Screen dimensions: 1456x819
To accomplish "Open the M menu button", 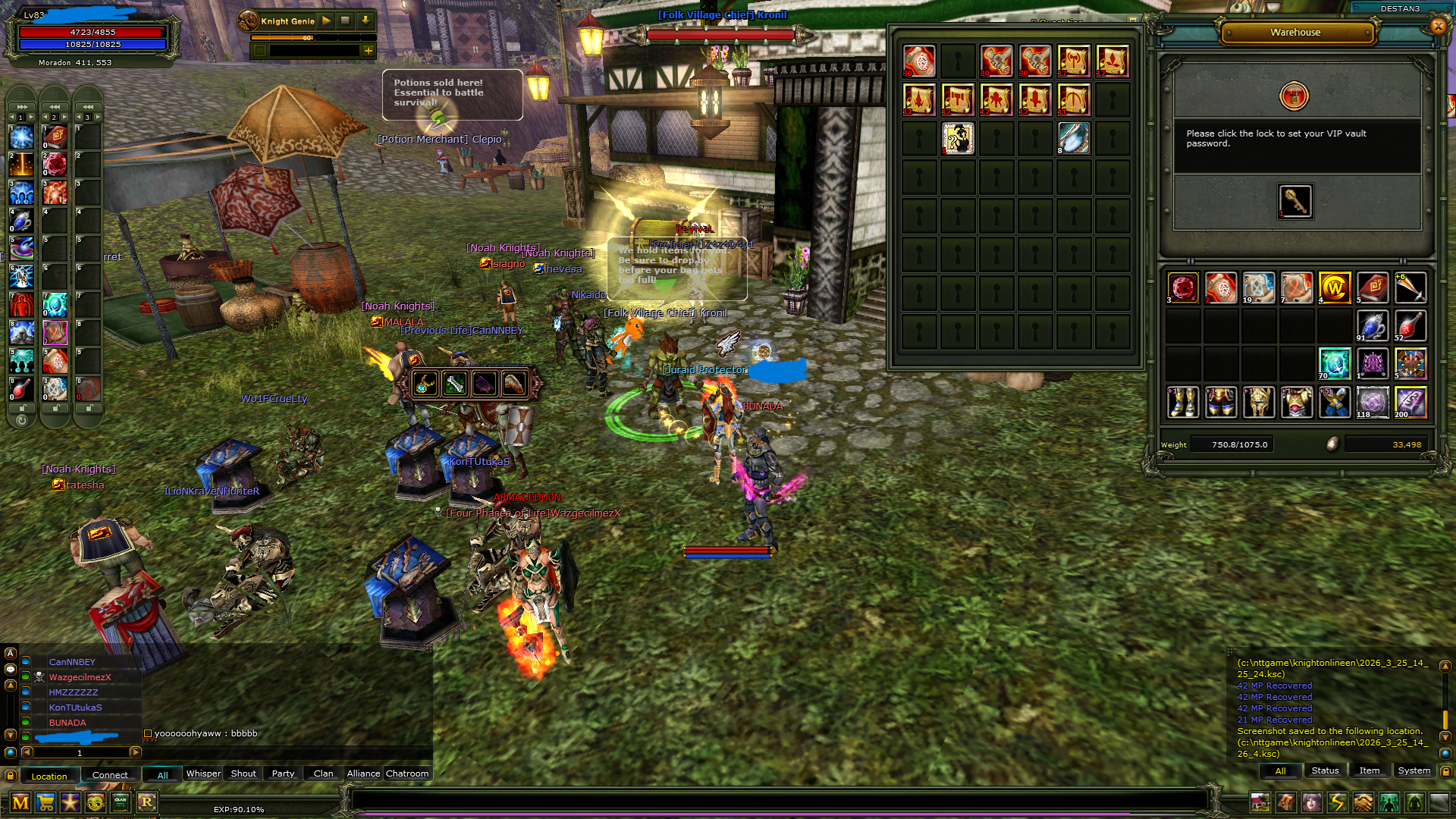I will coord(20,802).
